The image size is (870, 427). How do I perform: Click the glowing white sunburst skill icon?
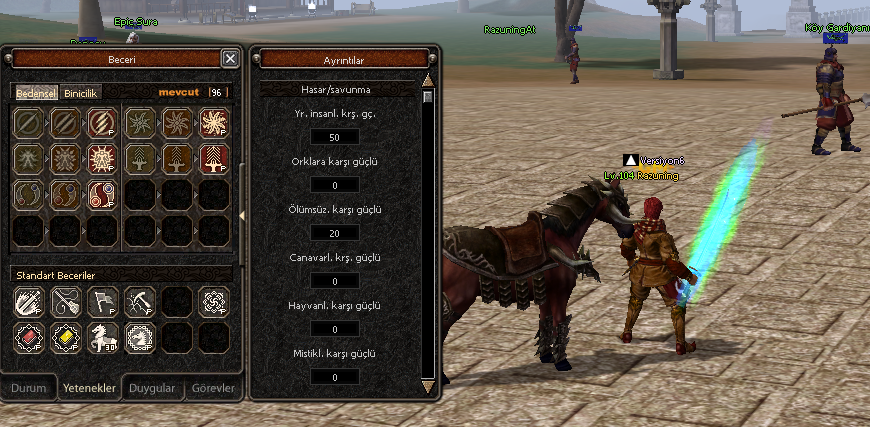point(213,122)
